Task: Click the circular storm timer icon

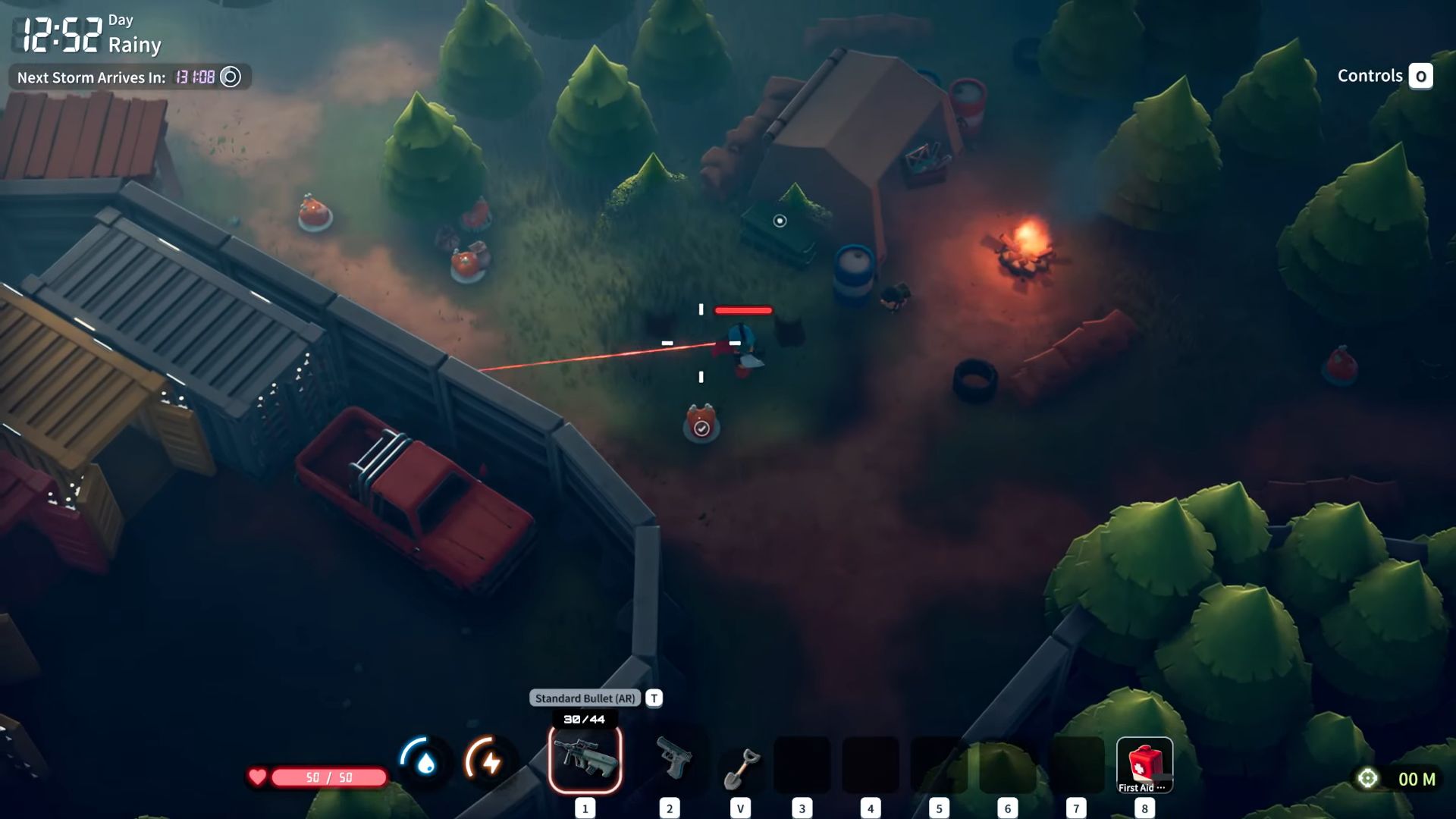Action: point(229,77)
